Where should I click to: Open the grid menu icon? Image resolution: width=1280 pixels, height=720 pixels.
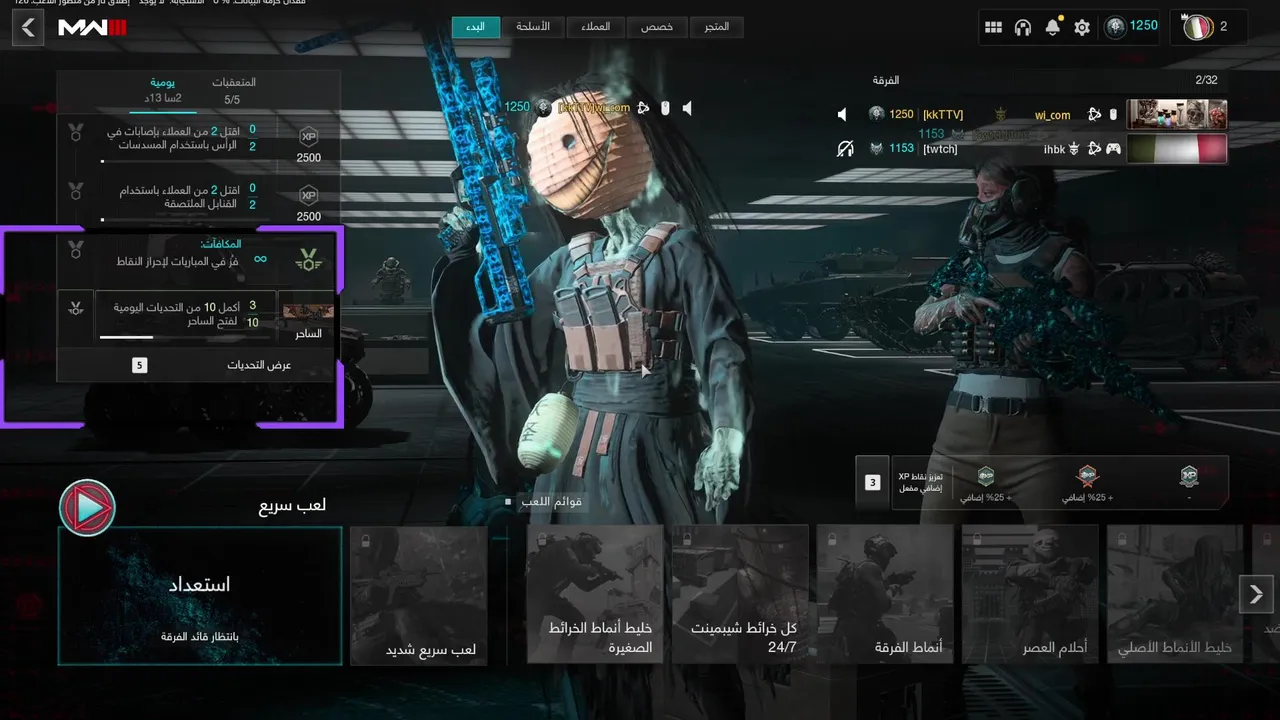coord(993,28)
